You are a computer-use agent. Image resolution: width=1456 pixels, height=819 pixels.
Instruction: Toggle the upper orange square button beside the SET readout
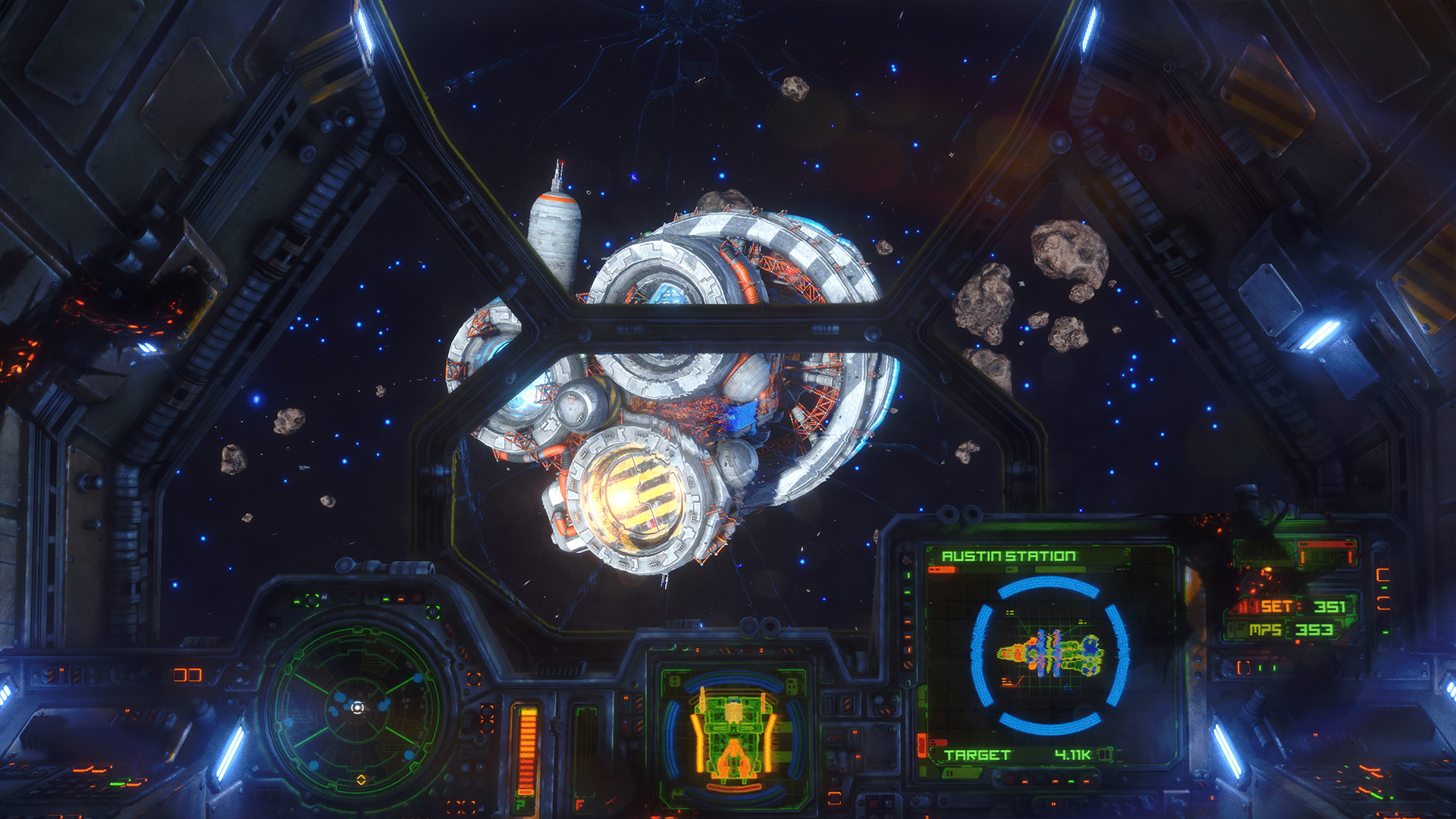(1383, 574)
